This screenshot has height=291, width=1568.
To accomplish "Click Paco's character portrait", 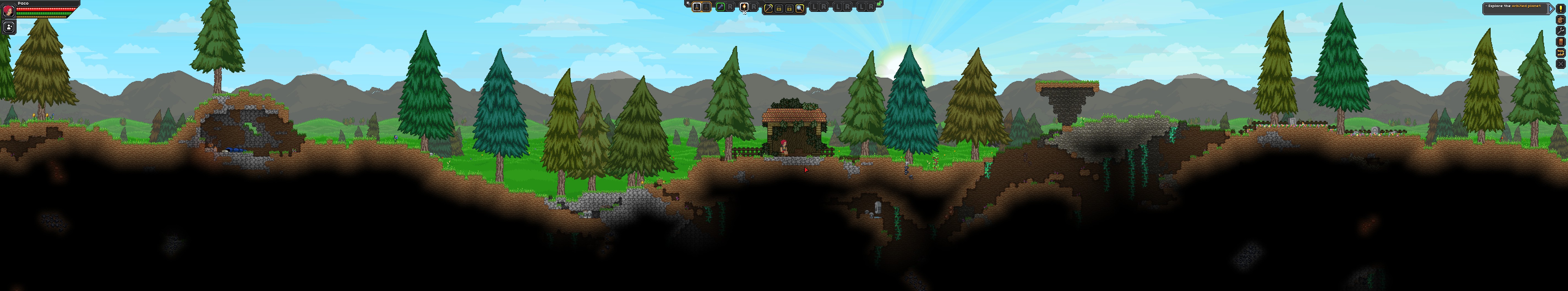I will [9, 11].
